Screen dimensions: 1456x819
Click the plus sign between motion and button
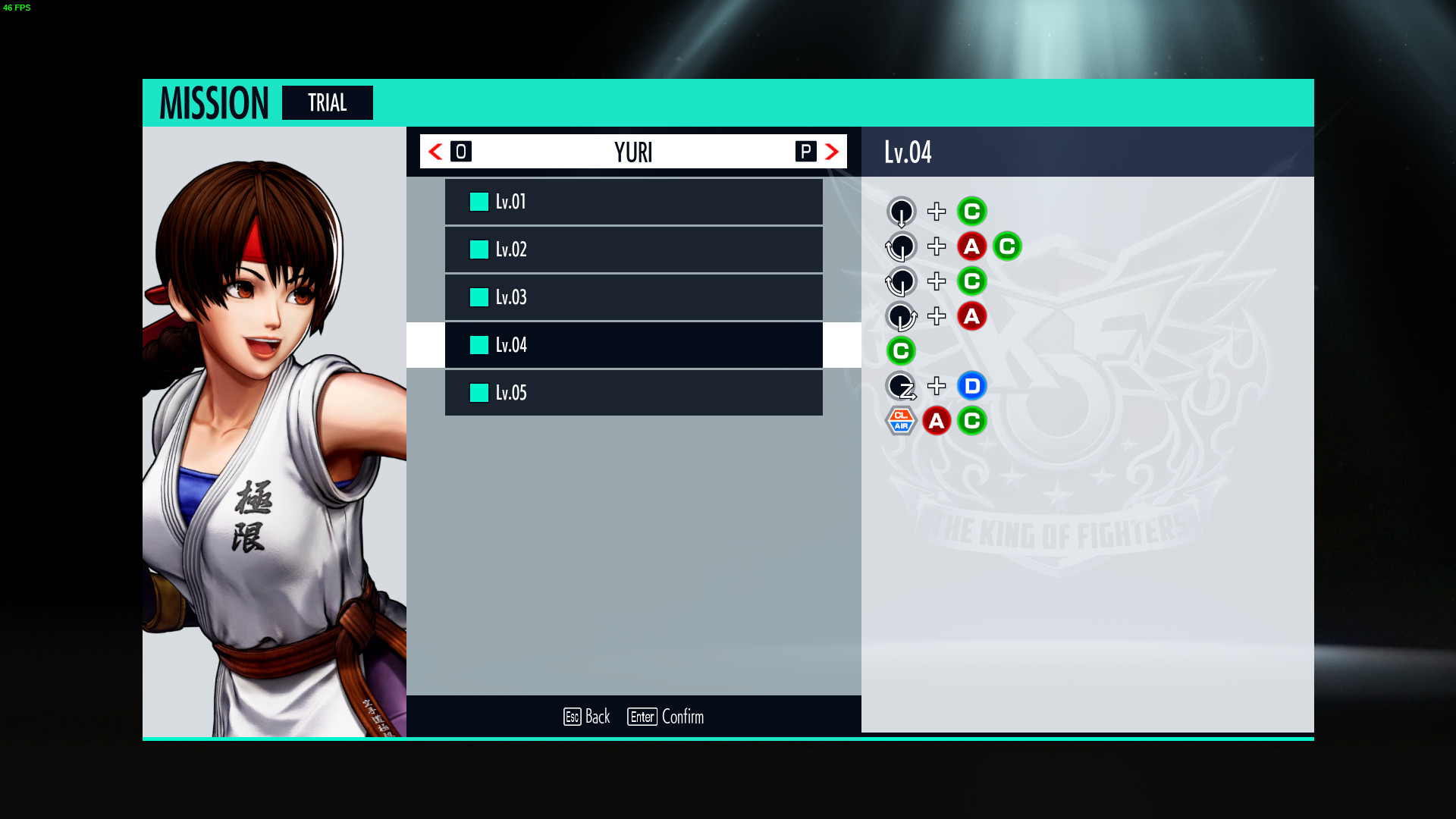click(937, 212)
